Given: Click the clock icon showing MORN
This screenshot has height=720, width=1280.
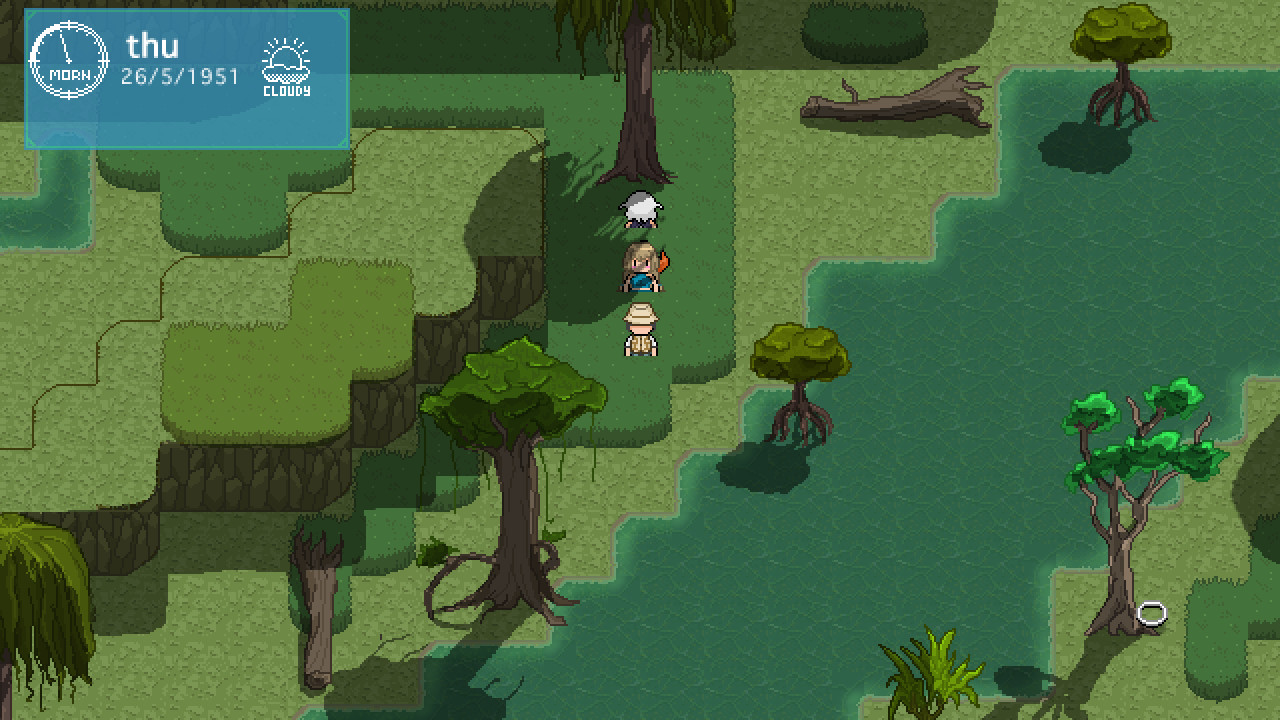Looking at the screenshot, I should click(x=65, y=60).
